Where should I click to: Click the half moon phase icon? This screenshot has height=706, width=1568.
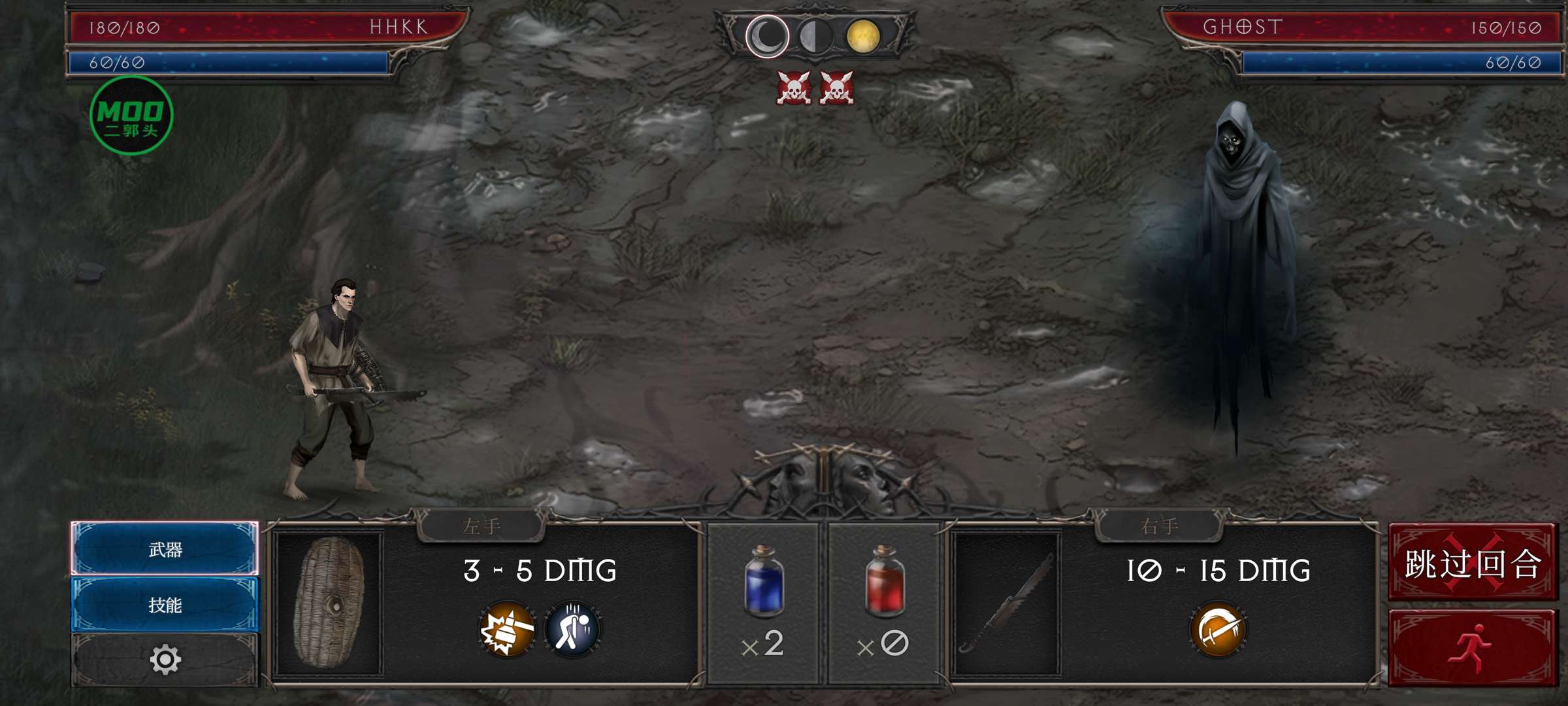tap(815, 37)
